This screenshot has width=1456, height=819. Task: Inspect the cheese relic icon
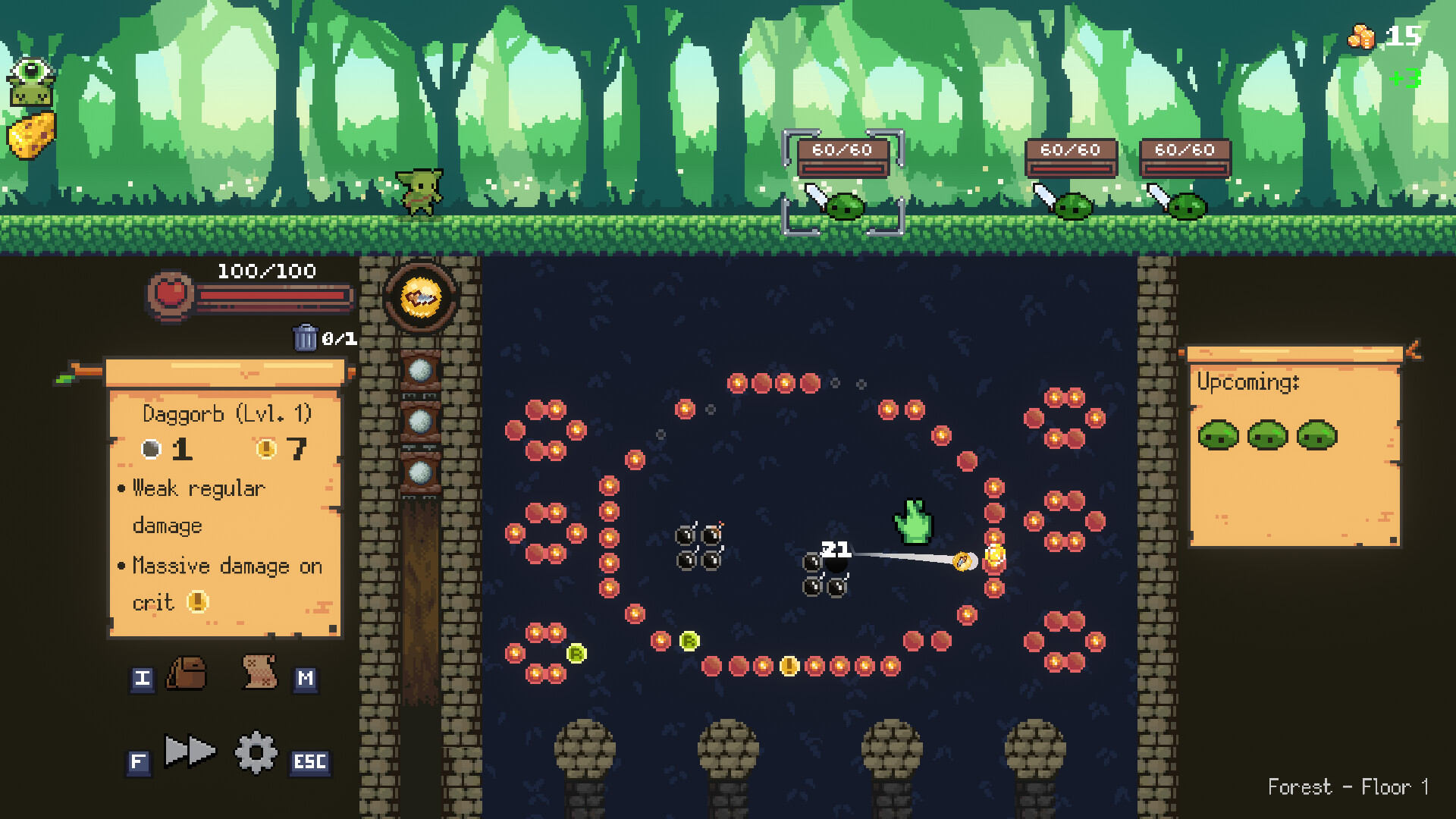tap(32, 136)
